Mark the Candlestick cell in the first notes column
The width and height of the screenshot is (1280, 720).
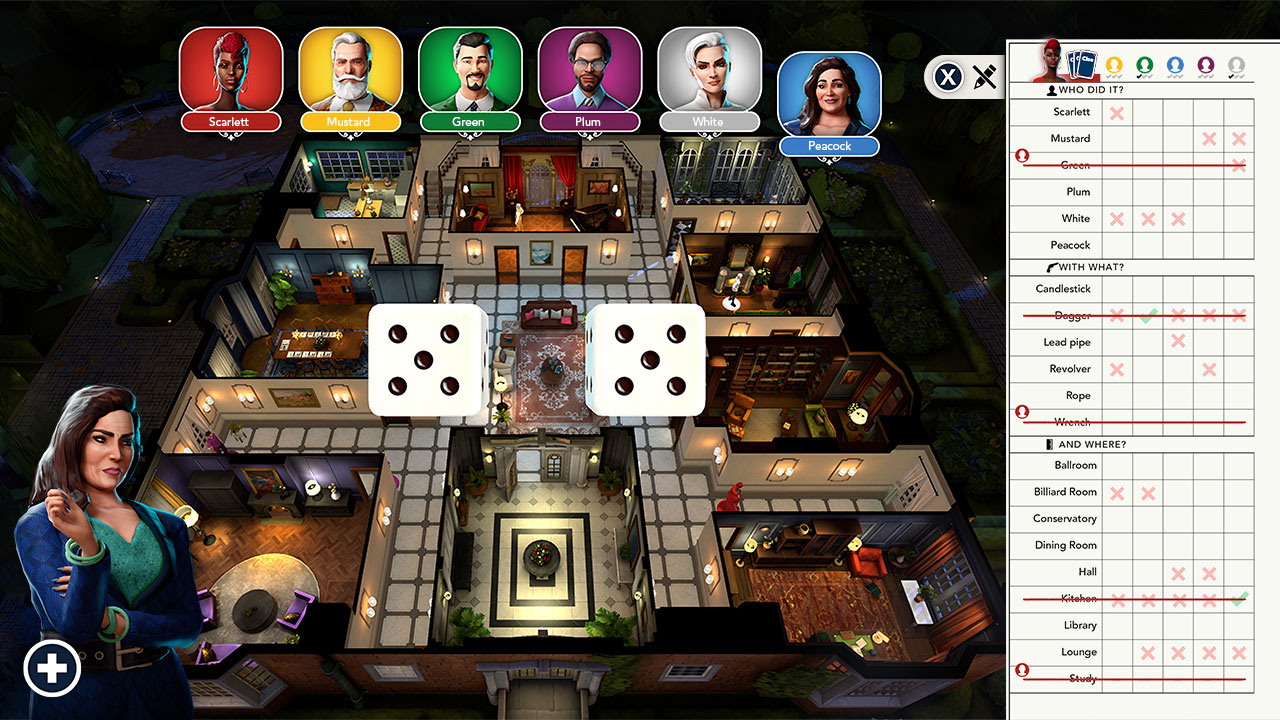tap(1117, 289)
